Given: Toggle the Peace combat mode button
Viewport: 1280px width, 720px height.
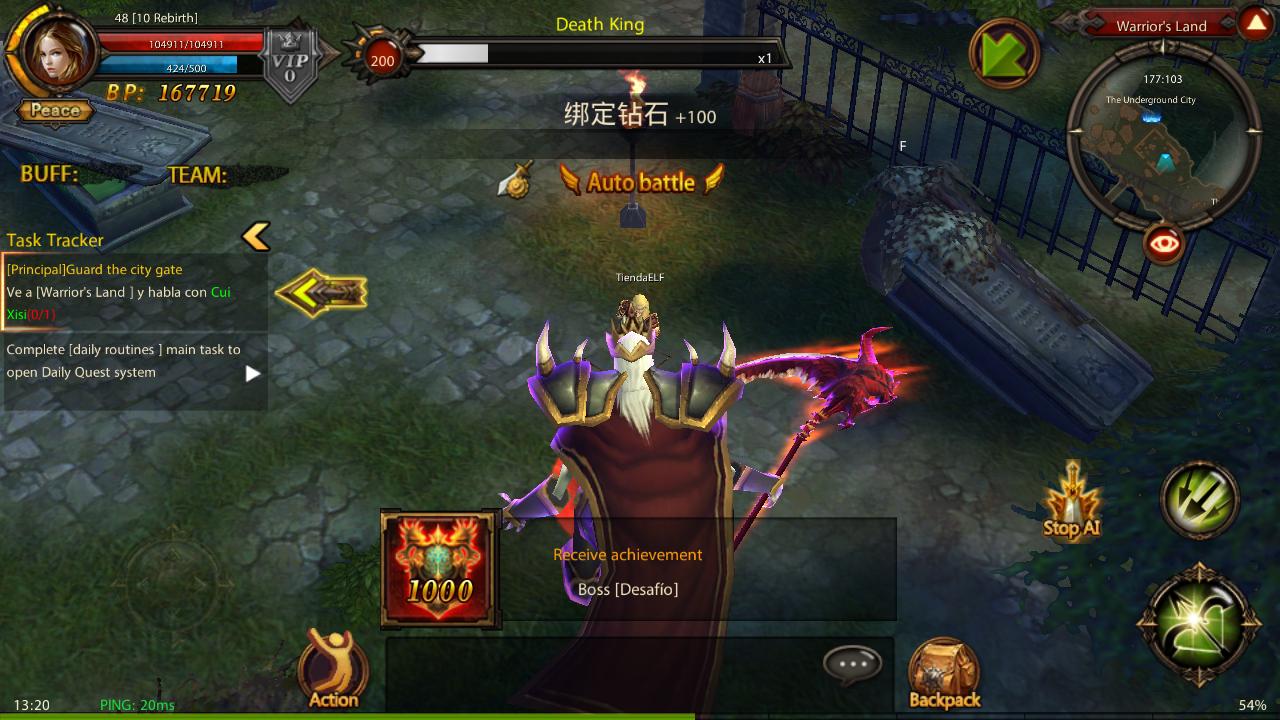Looking at the screenshot, I should (x=56, y=111).
